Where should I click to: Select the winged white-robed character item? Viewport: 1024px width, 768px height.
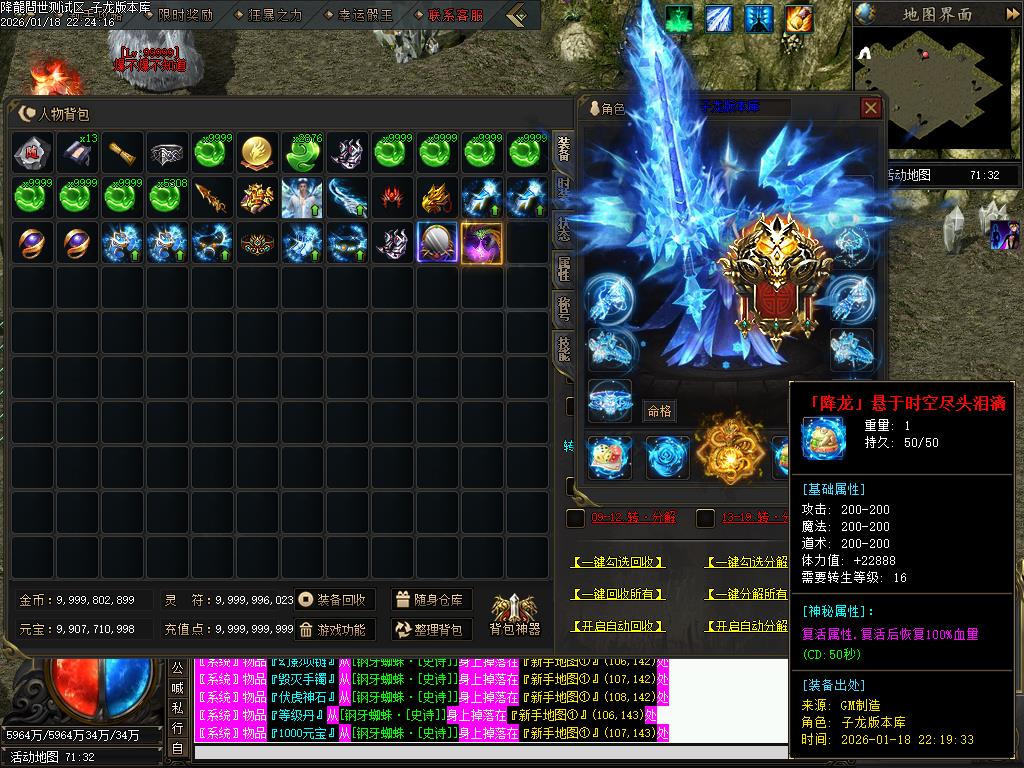(302, 197)
